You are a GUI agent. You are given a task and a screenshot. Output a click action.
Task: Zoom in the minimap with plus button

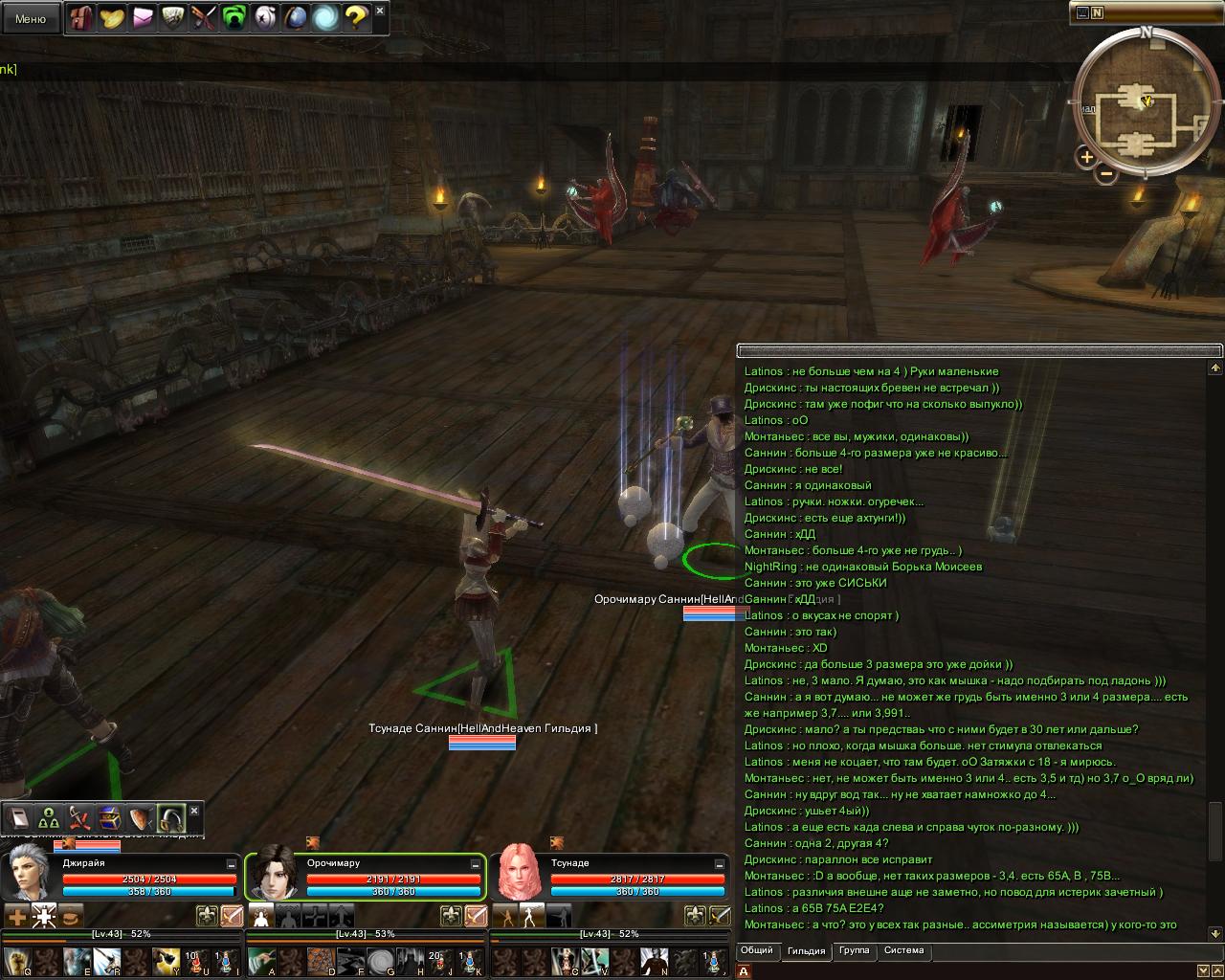[1086, 156]
